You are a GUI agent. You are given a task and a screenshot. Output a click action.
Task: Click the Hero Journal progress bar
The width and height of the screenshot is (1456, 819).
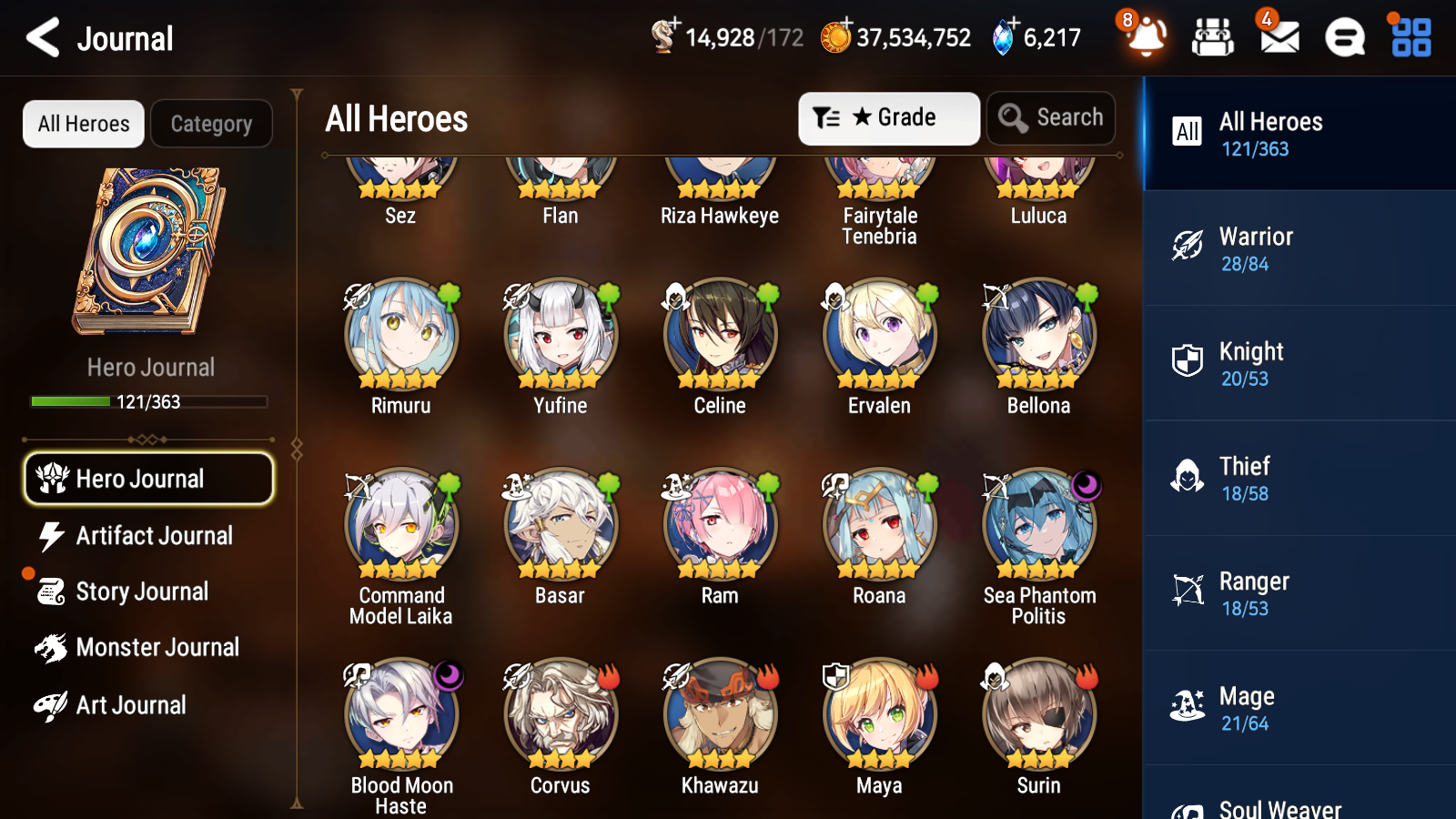click(149, 401)
